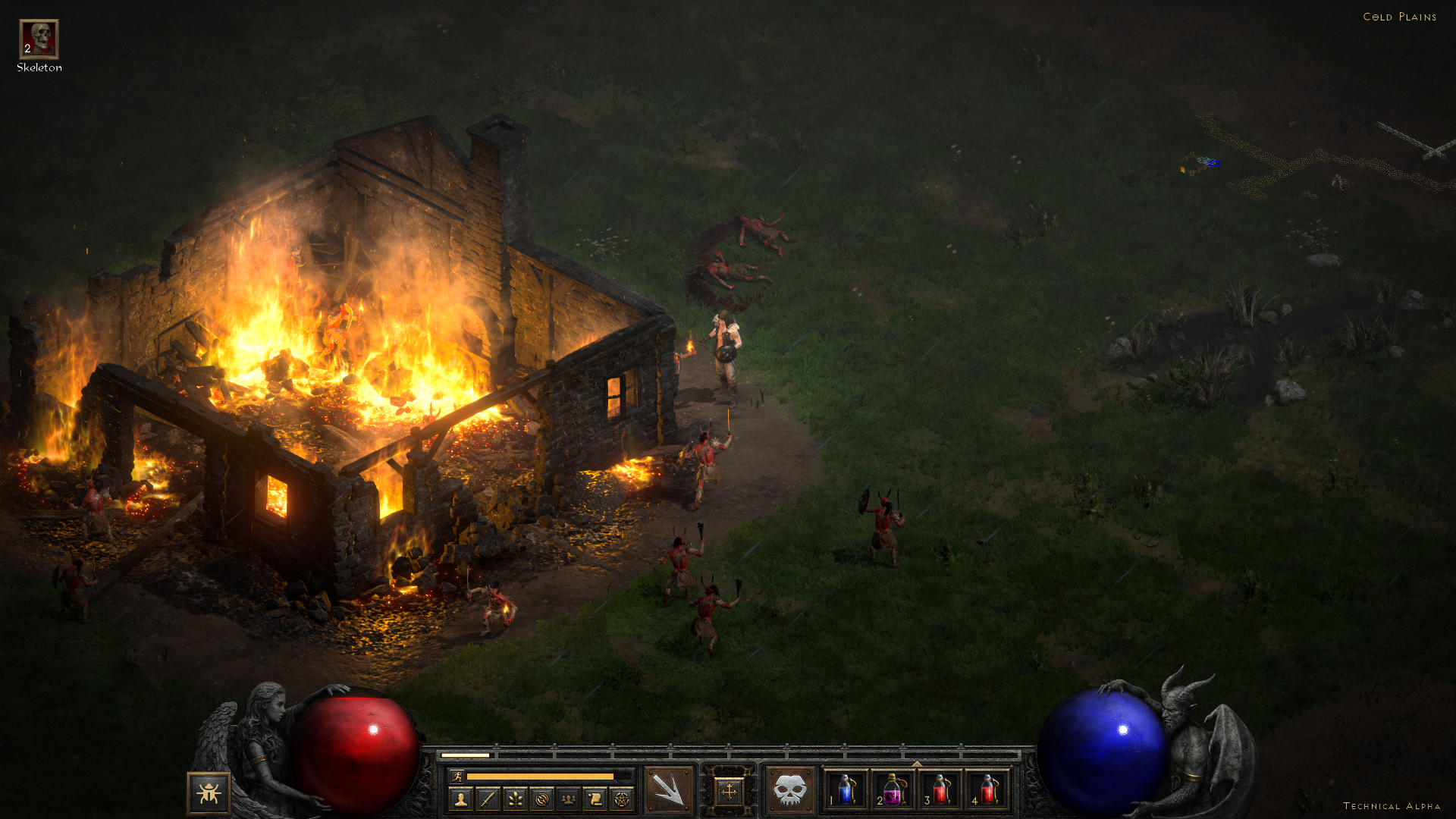Image resolution: width=1456 pixels, height=819 pixels.
Task: Use the purple rejuvenation potion in slot 2
Action: click(893, 790)
